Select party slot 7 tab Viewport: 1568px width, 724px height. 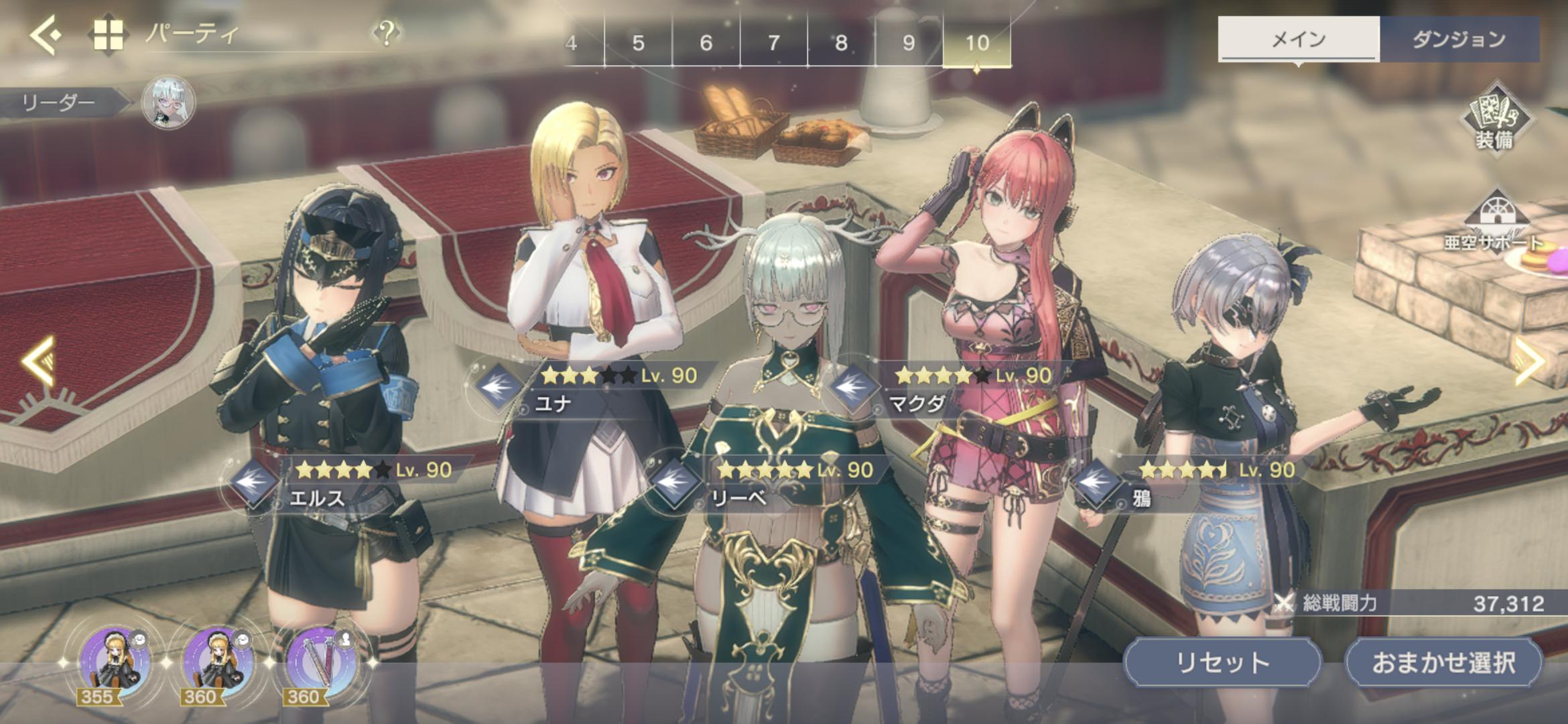pos(774,43)
